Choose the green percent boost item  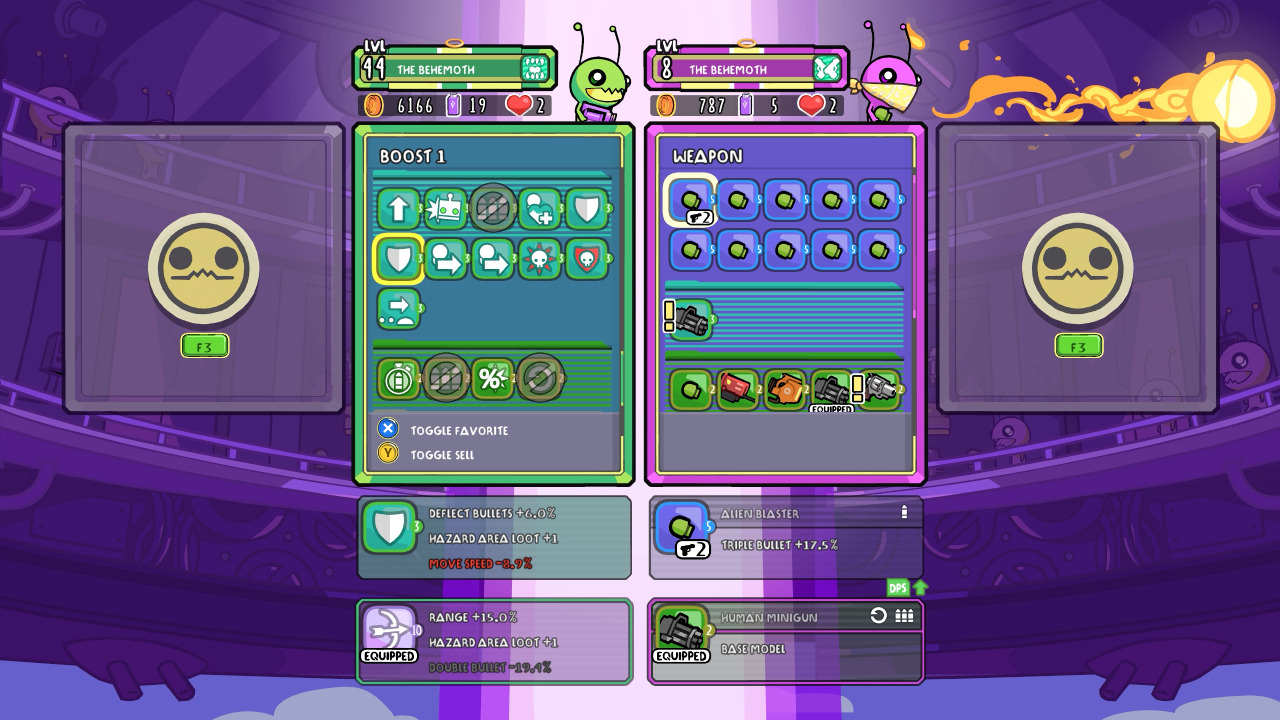(x=492, y=379)
